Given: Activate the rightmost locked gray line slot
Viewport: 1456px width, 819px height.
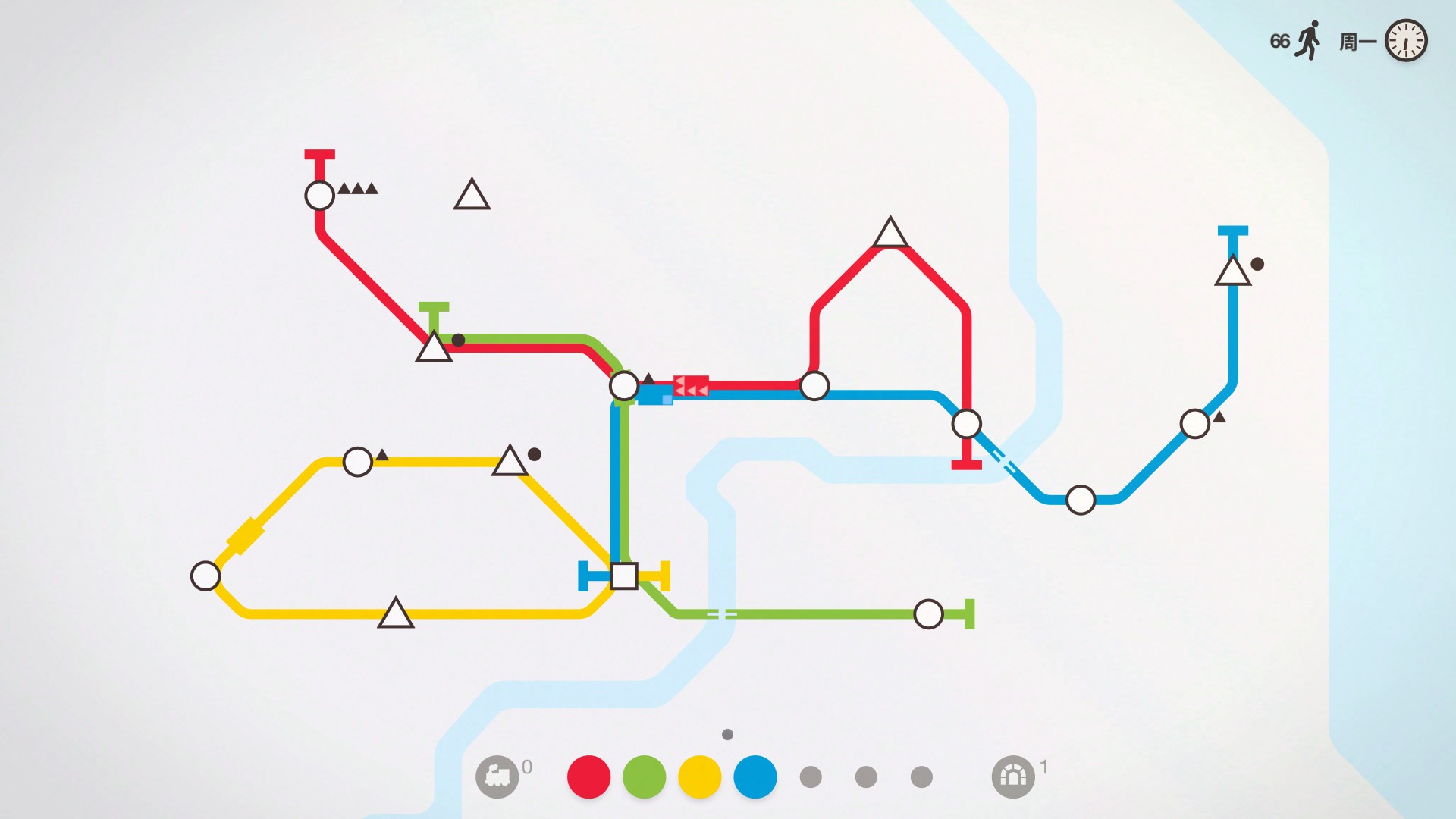Looking at the screenshot, I should (x=921, y=776).
